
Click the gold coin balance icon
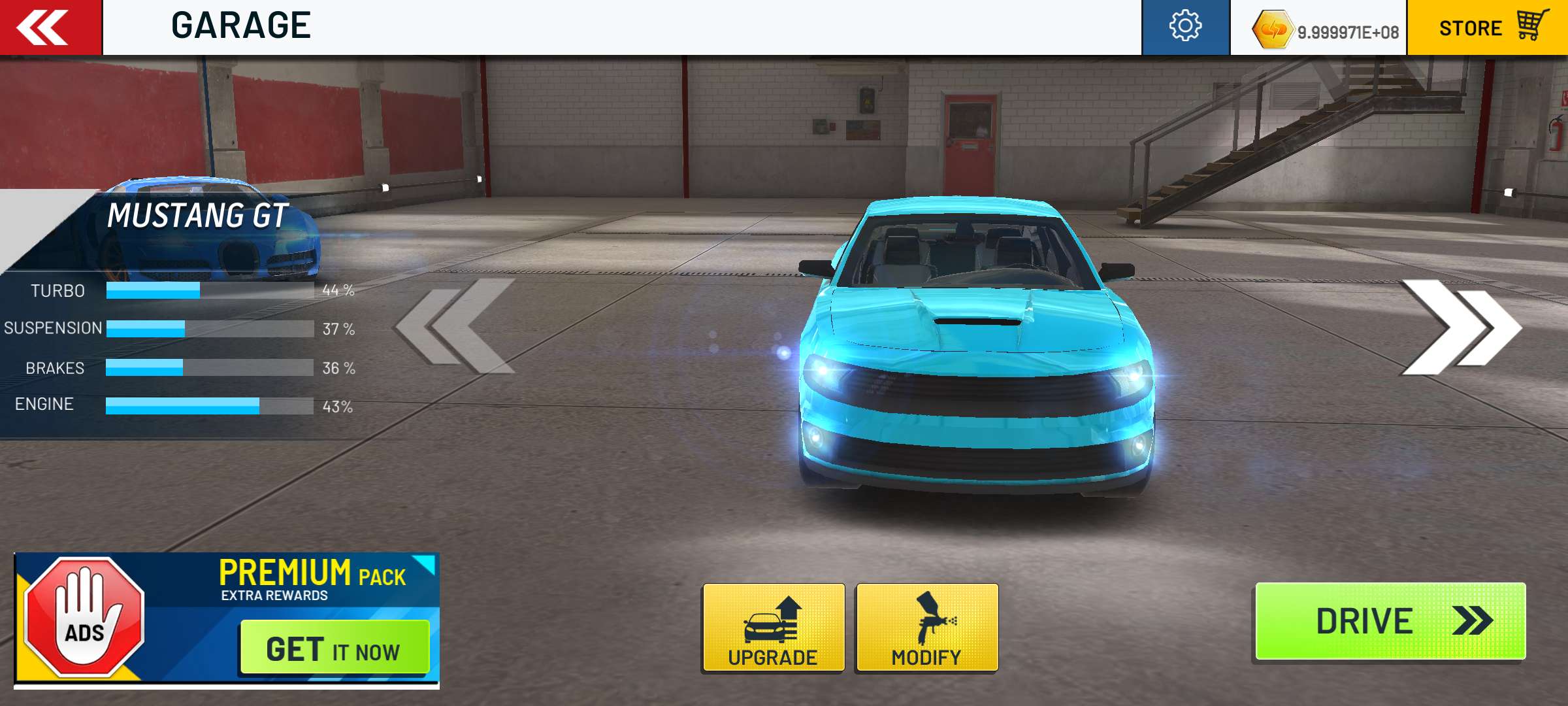tap(1271, 29)
